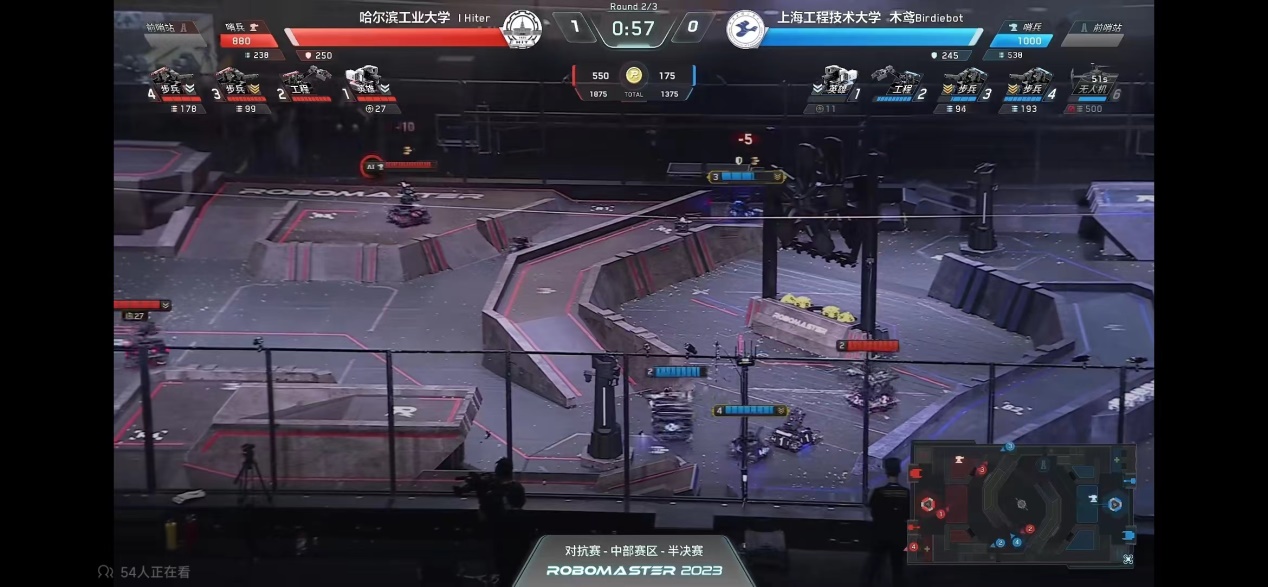Select blue team's infantry robot number 4 icon

coord(1029,80)
